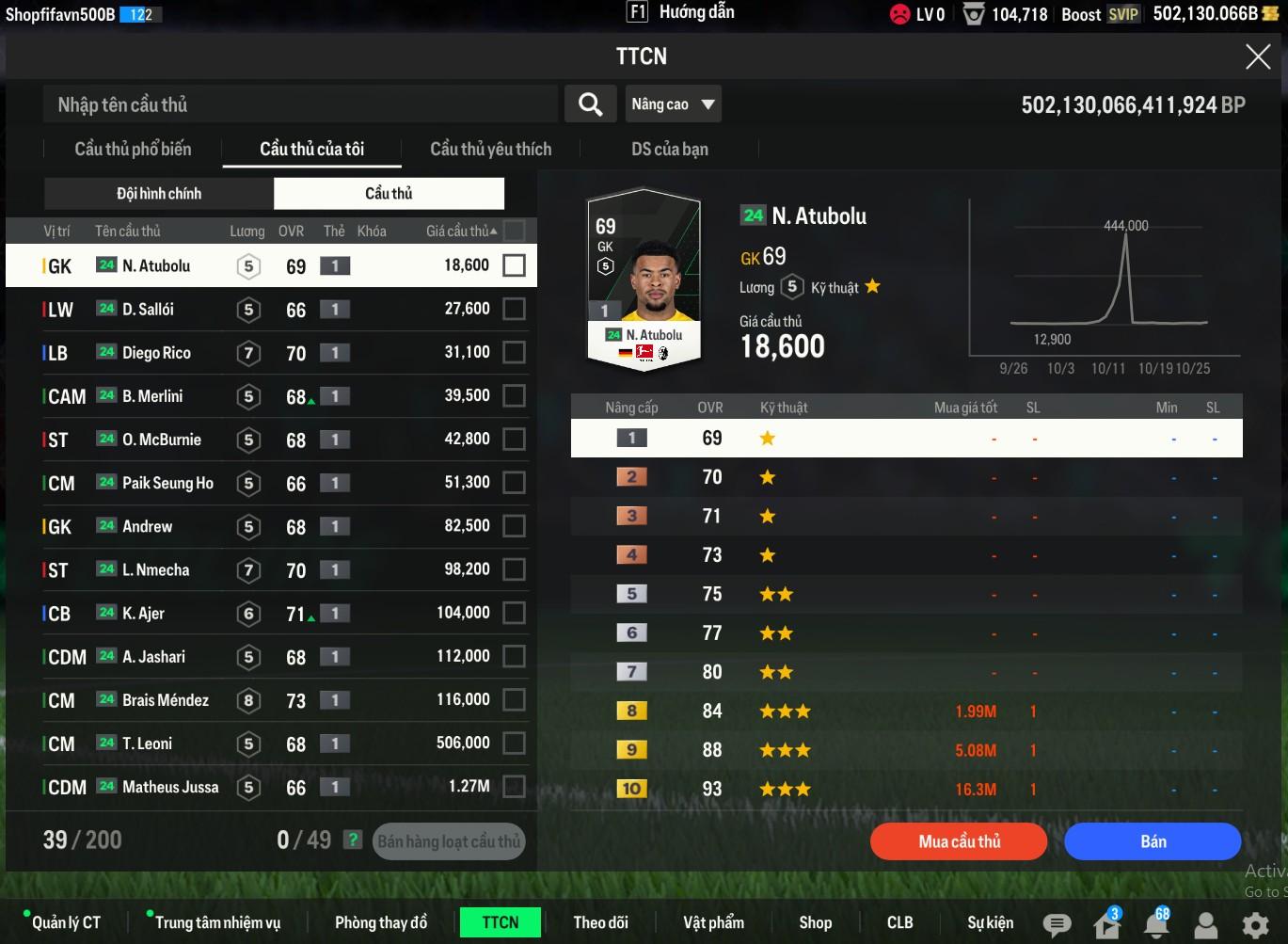The height and width of the screenshot is (944, 1288).
Task: Open the DS của bạn tab
Action: [x=669, y=149]
